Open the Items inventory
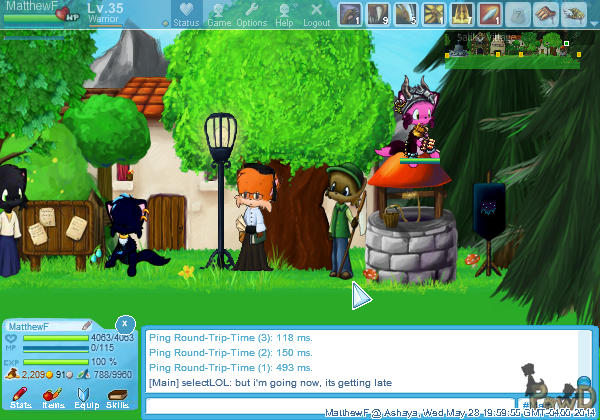 coord(52,397)
